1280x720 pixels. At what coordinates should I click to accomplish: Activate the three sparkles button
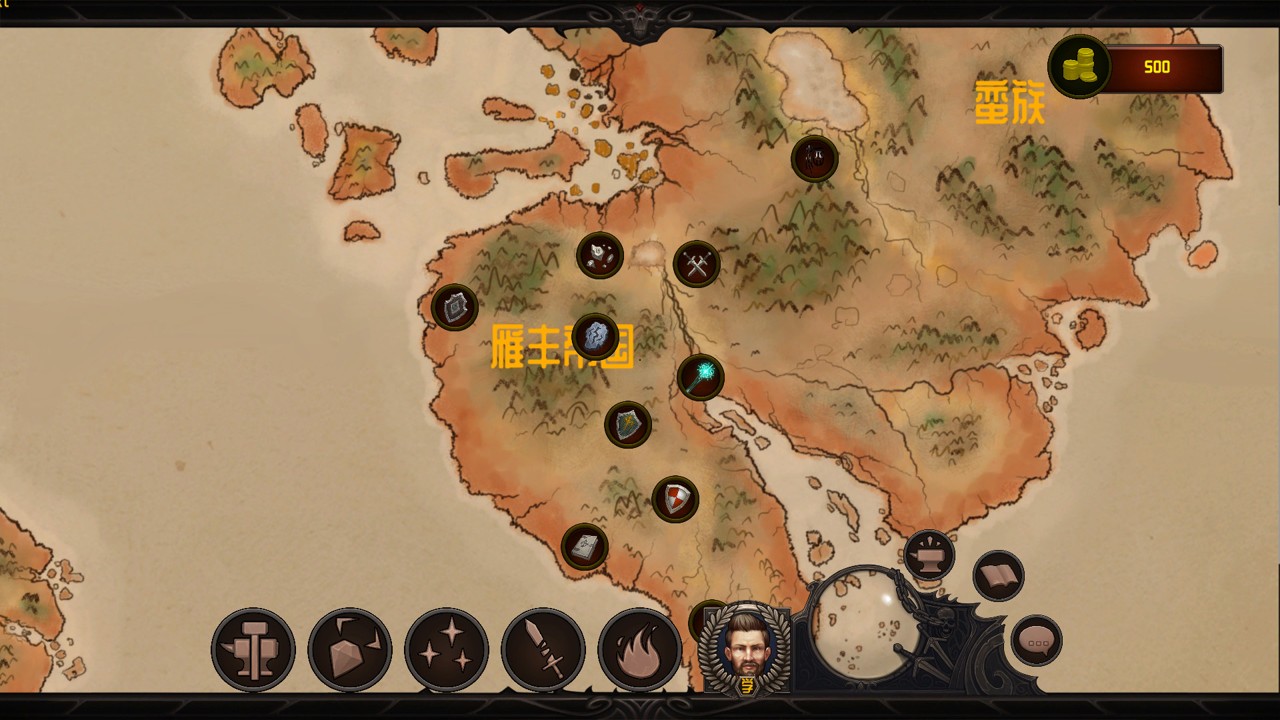tap(446, 650)
